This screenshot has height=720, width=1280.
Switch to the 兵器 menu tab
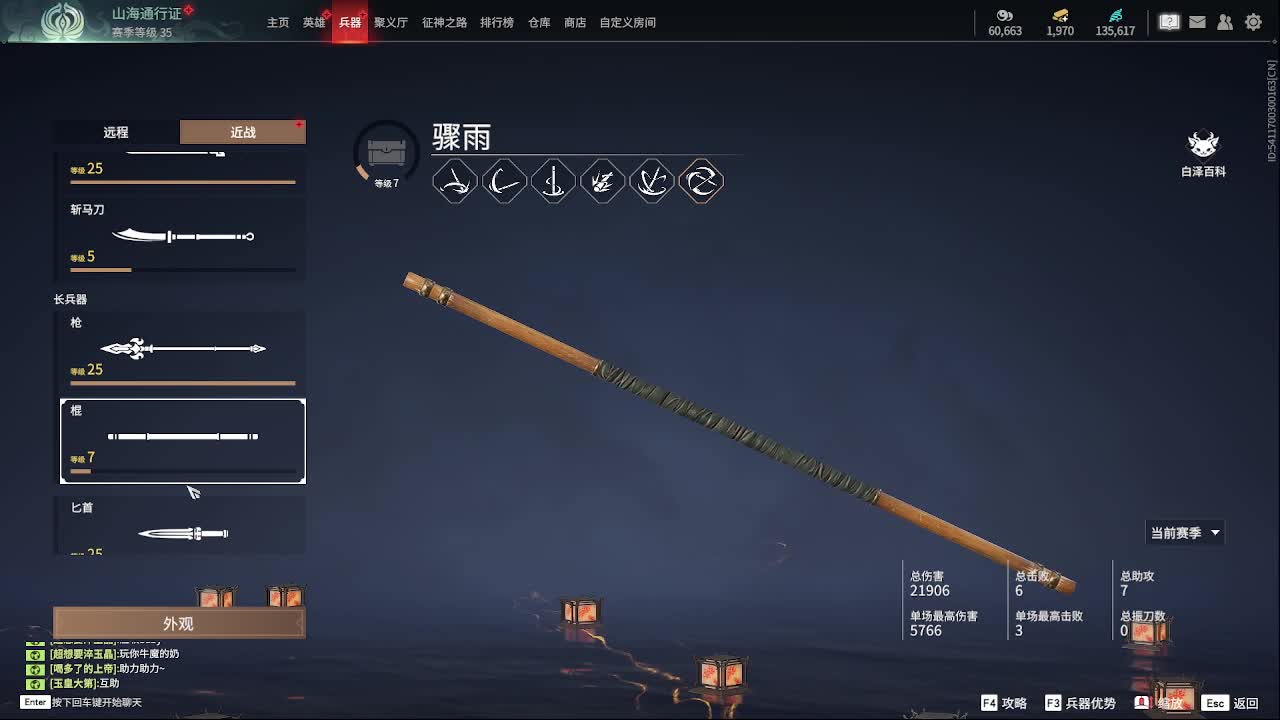click(x=350, y=22)
